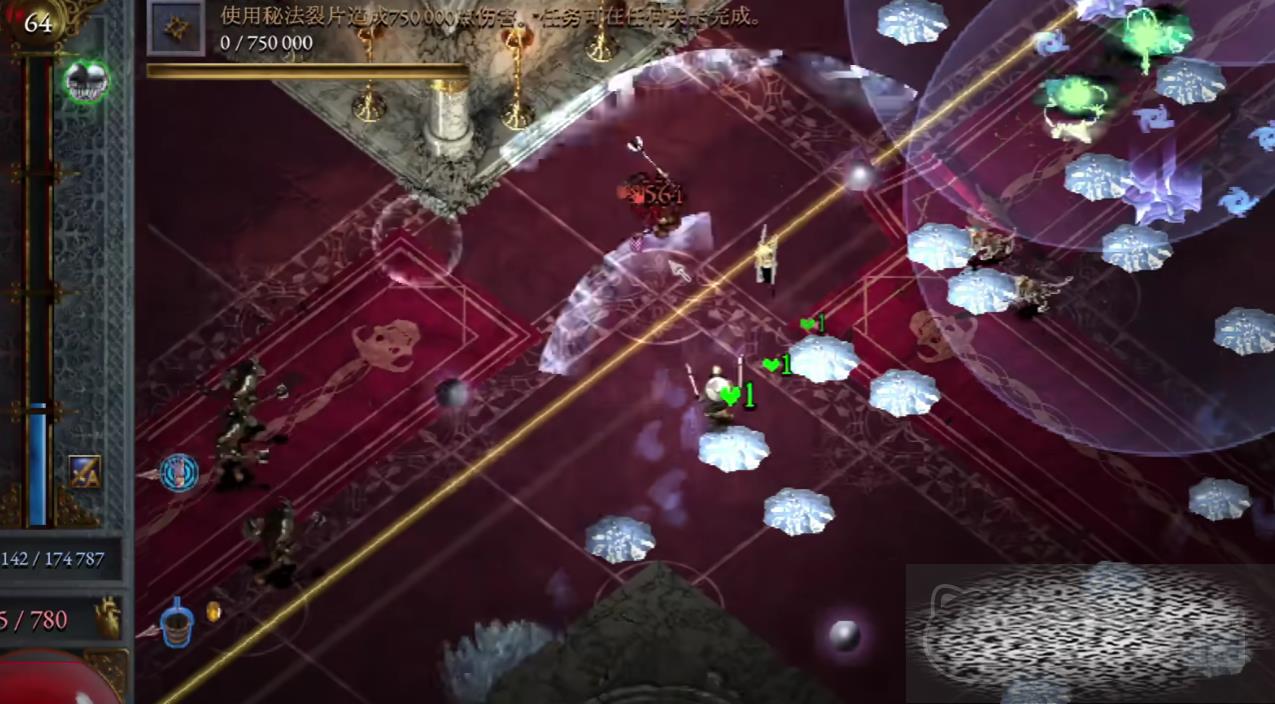The width and height of the screenshot is (1275, 704).
Task: Click the arcane splinter quest icon
Action: 176,28
